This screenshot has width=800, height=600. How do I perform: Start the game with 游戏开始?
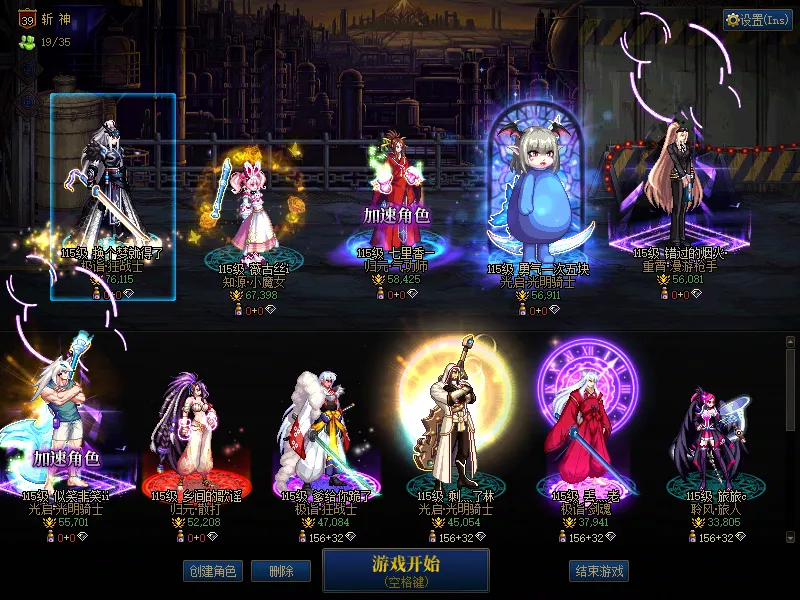pyautogui.click(x=405, y=569)
